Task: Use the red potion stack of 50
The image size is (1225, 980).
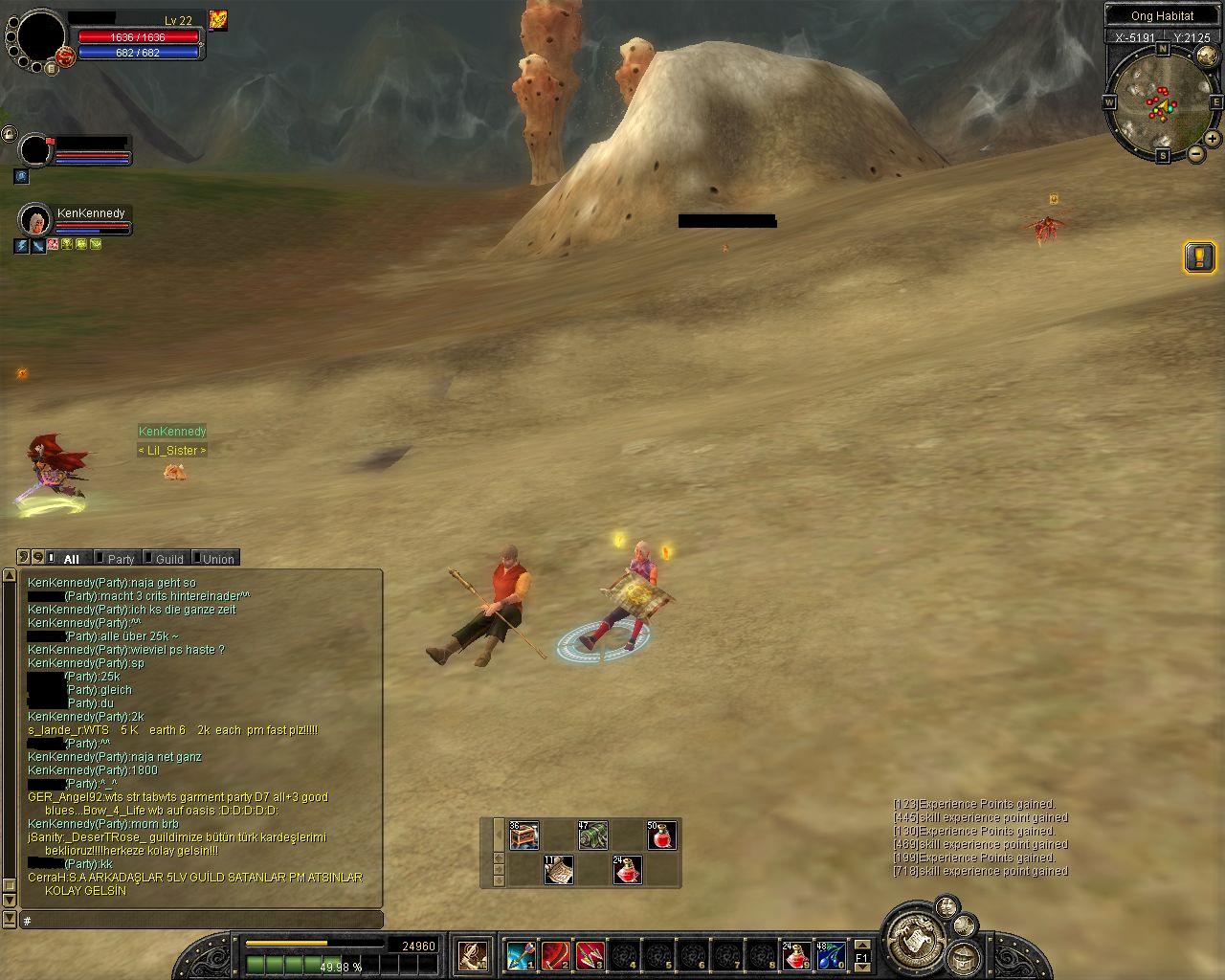Action: [x=661, y=835]
